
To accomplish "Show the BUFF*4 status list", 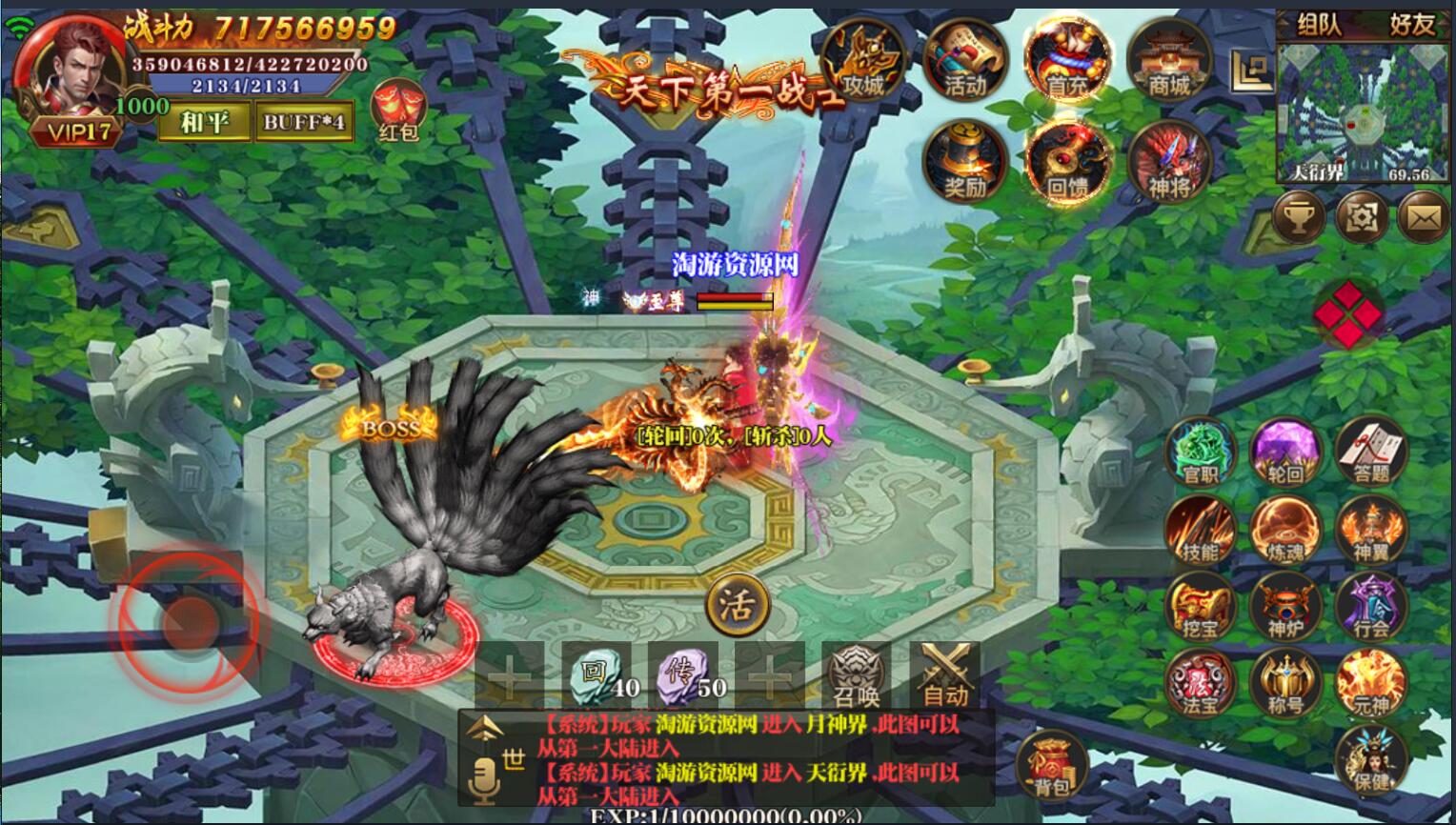I will 305,122.
